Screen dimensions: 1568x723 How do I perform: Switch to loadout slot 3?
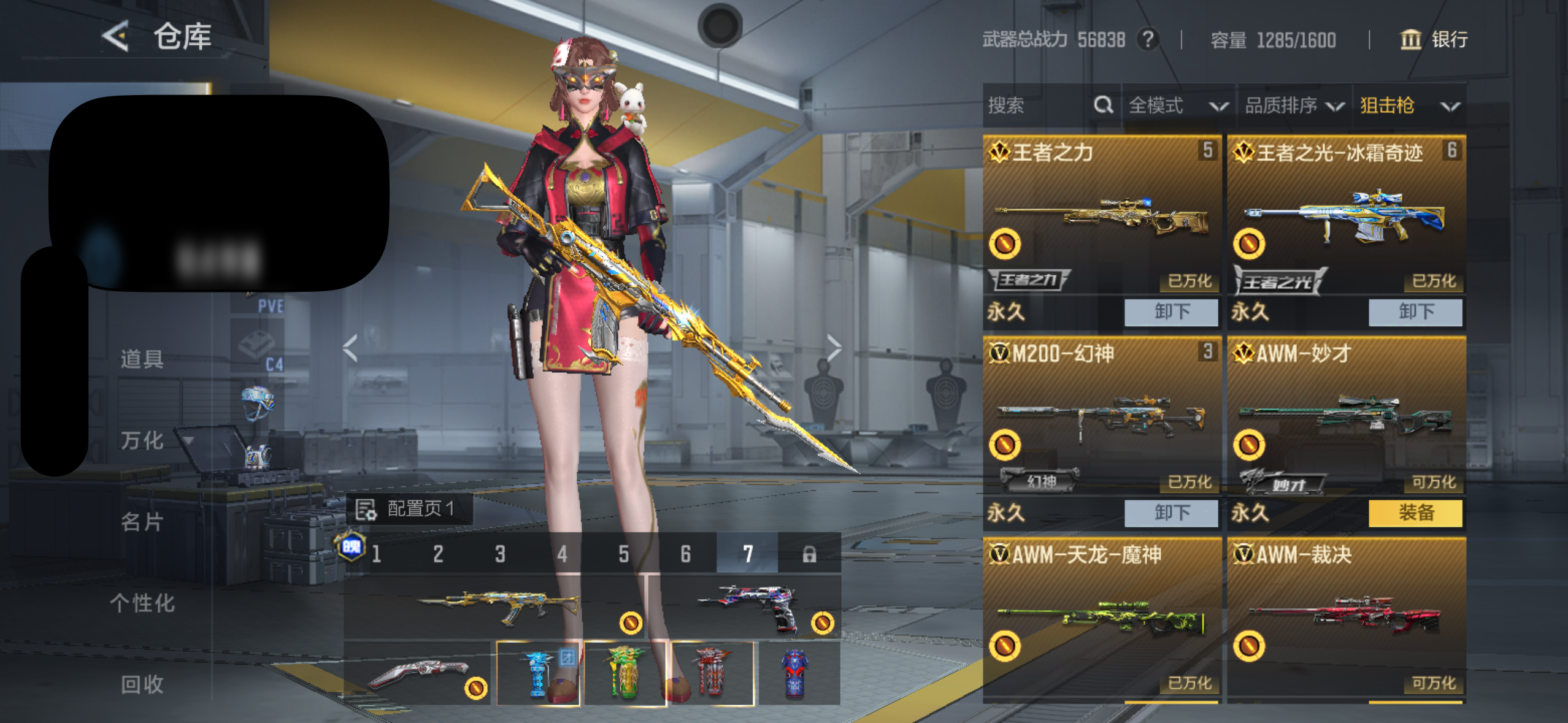point(500,554)
